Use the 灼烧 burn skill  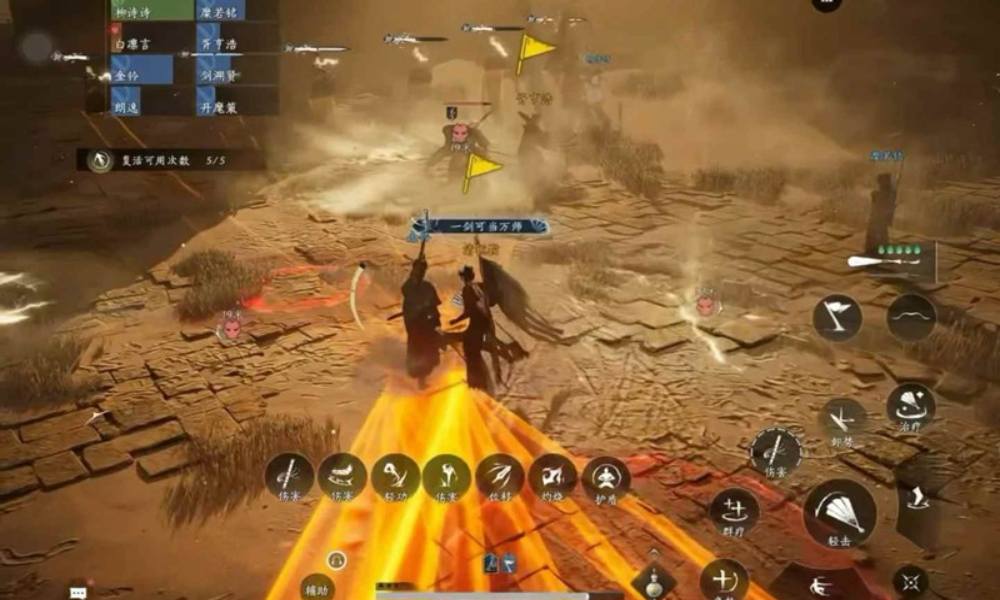pyautogui.click(x=552, y=476)
